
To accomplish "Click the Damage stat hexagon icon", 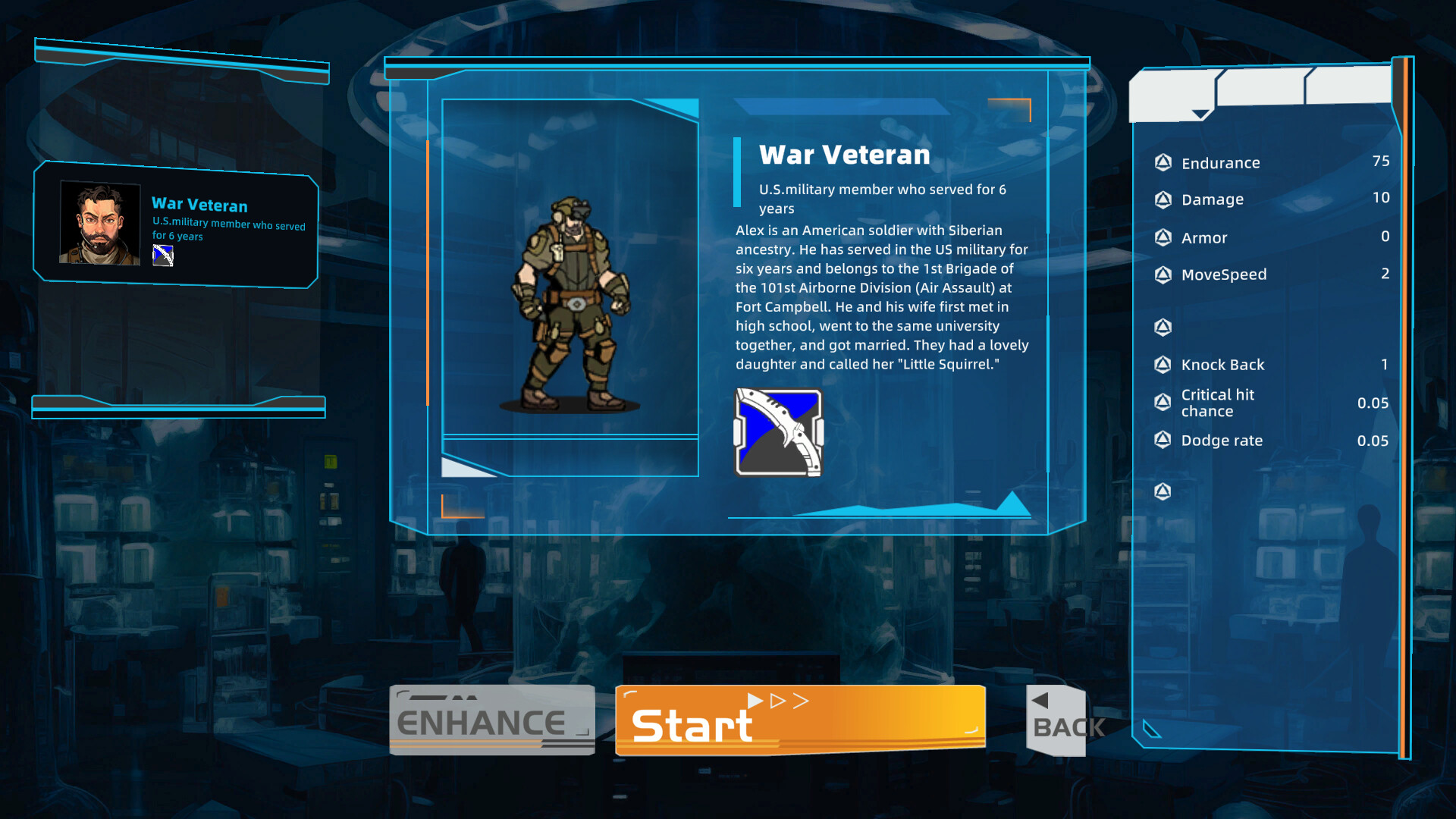I will tap(1163, 199).
